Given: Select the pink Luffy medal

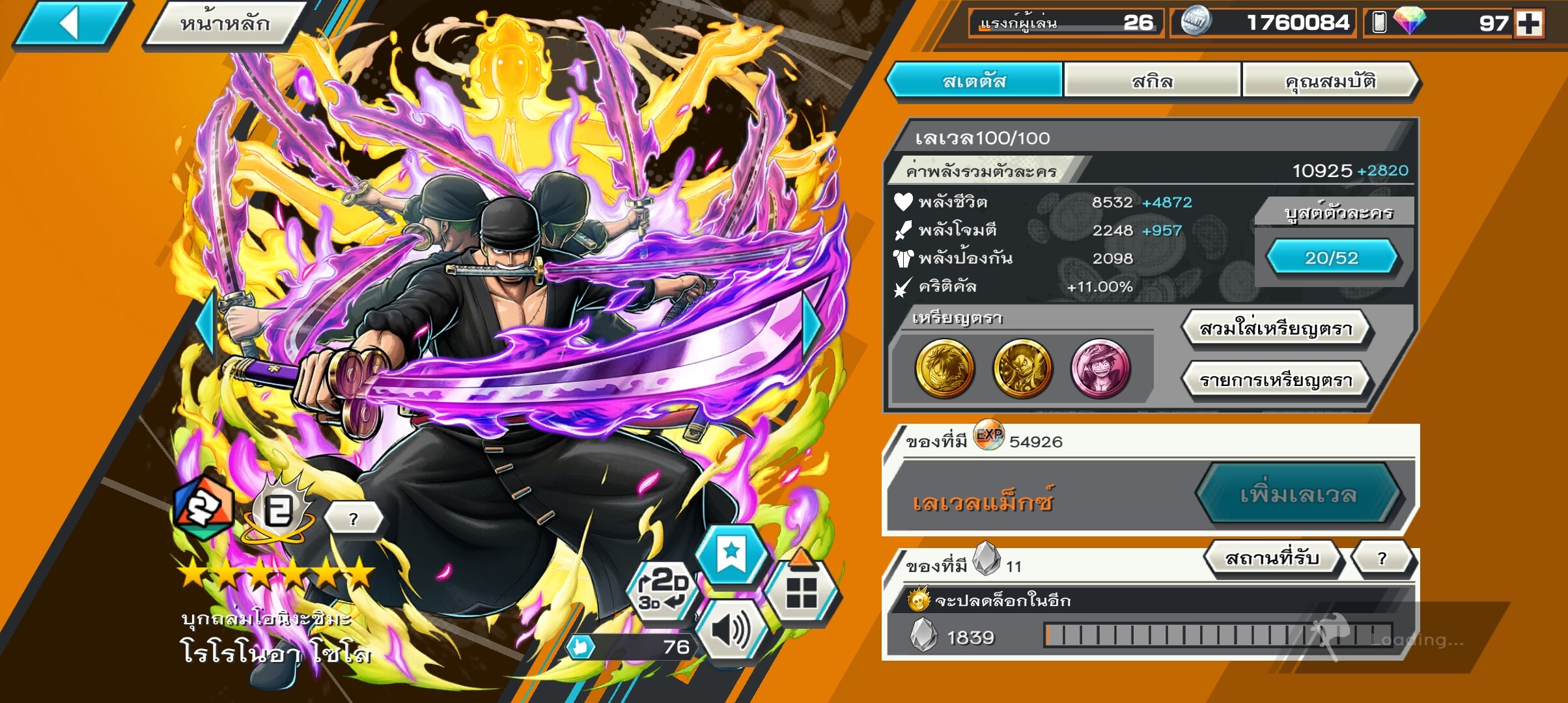Looking at the screenshot, I should (1100, 368).
